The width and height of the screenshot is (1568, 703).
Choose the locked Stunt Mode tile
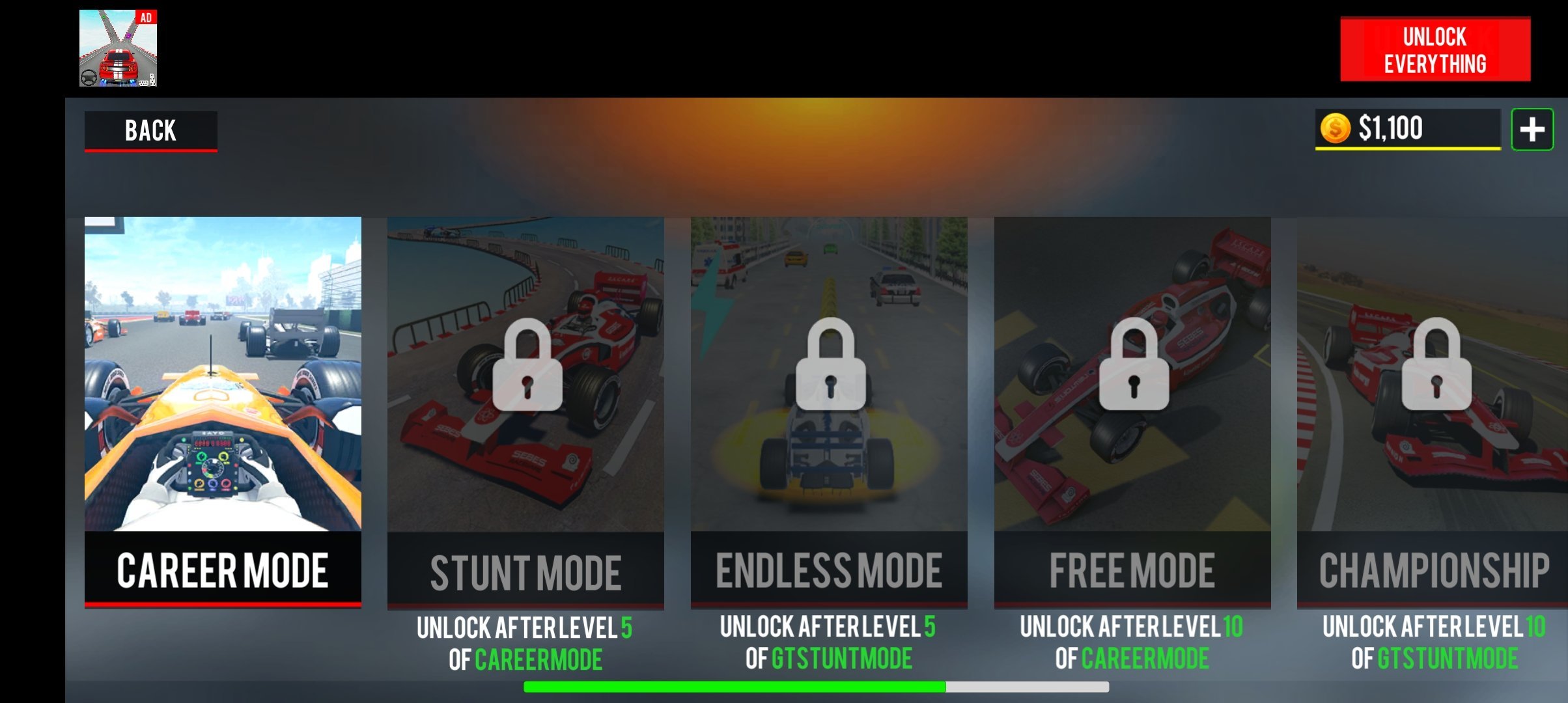(525, 411)
